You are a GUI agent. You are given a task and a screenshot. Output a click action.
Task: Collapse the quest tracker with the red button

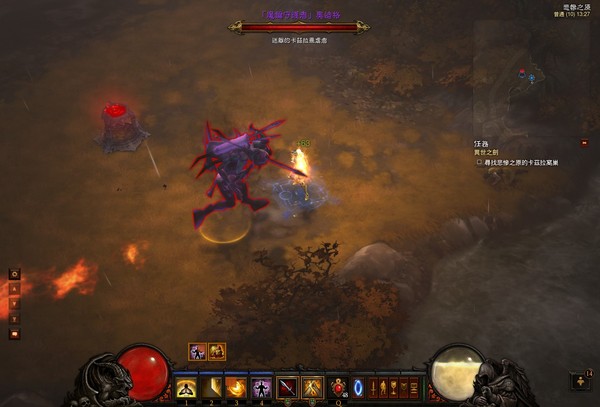tap(583, 144)
